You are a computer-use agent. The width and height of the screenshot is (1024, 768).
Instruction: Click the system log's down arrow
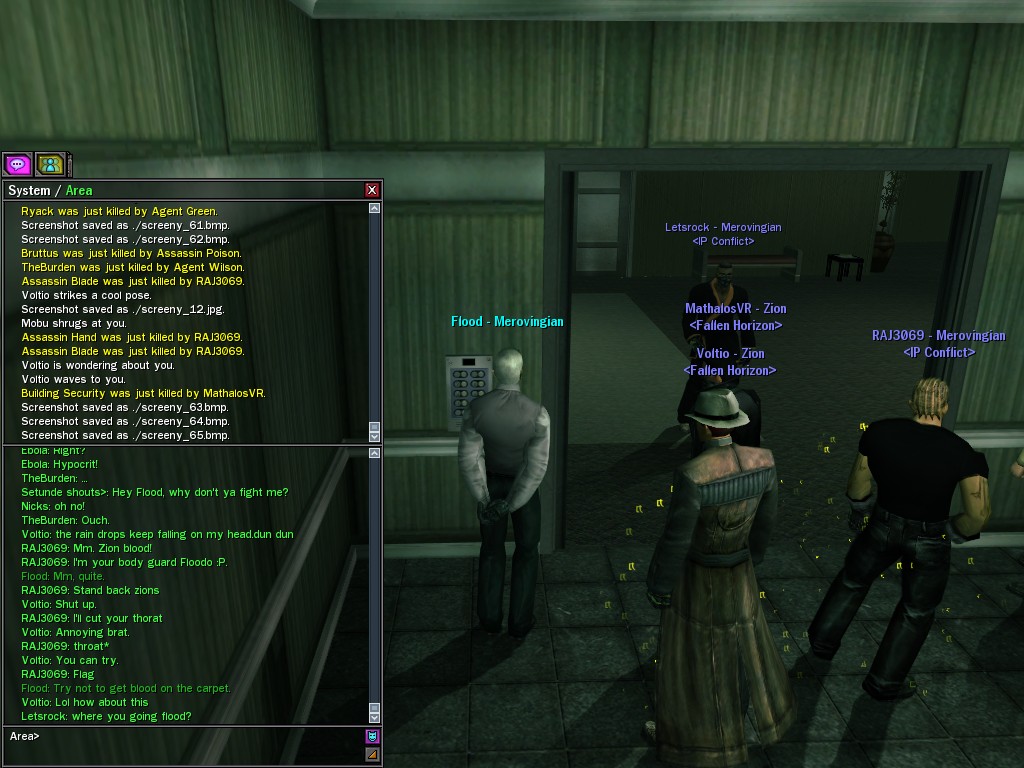375,436
